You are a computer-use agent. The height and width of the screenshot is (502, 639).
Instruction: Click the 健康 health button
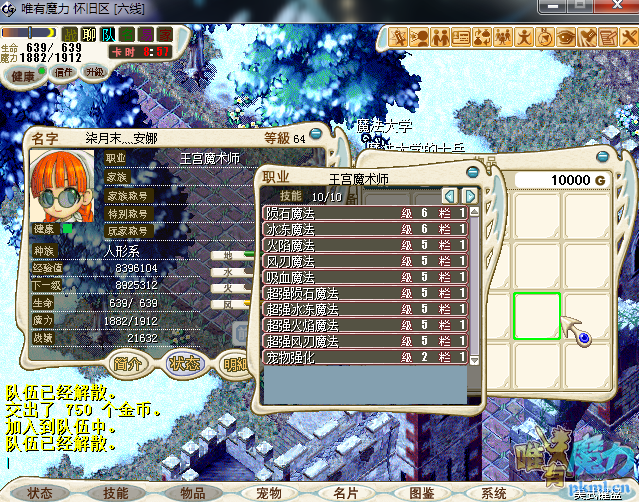[x=24, y=76]
